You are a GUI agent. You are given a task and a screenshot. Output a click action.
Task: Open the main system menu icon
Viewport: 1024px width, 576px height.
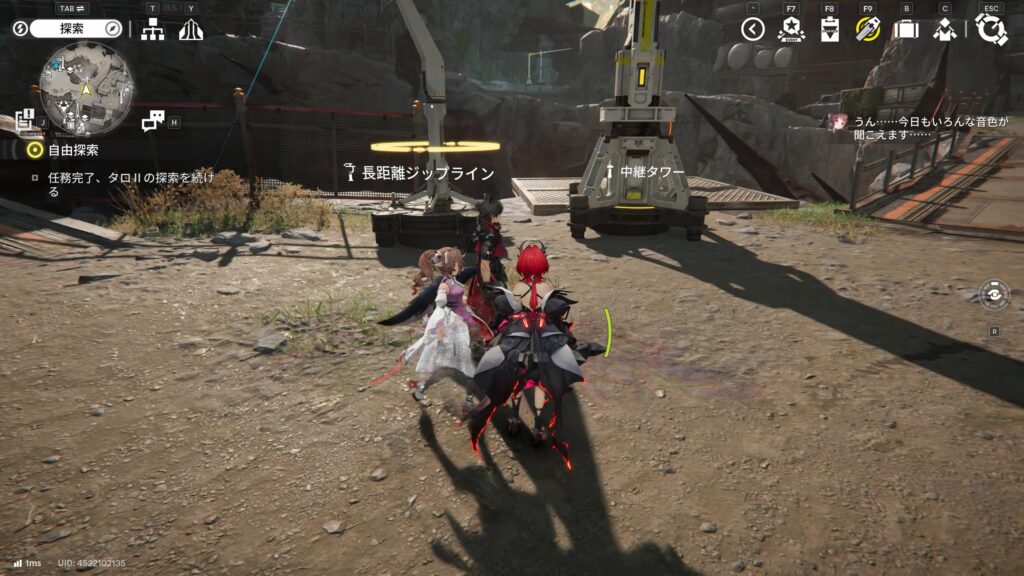(x=991, y=30)
